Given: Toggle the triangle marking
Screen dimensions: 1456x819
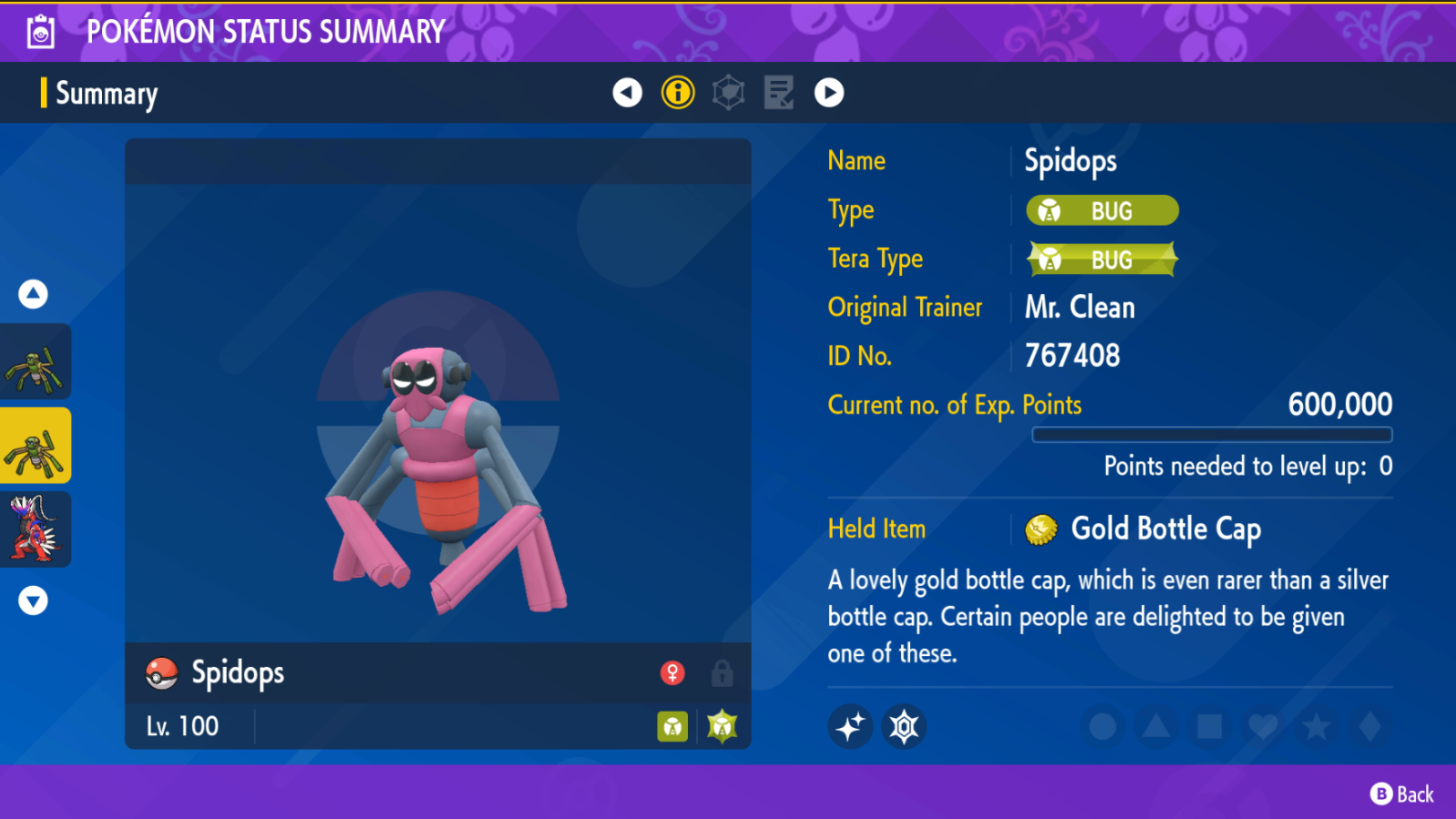Looking at the screenshot, I should (x=1156, y=727).
